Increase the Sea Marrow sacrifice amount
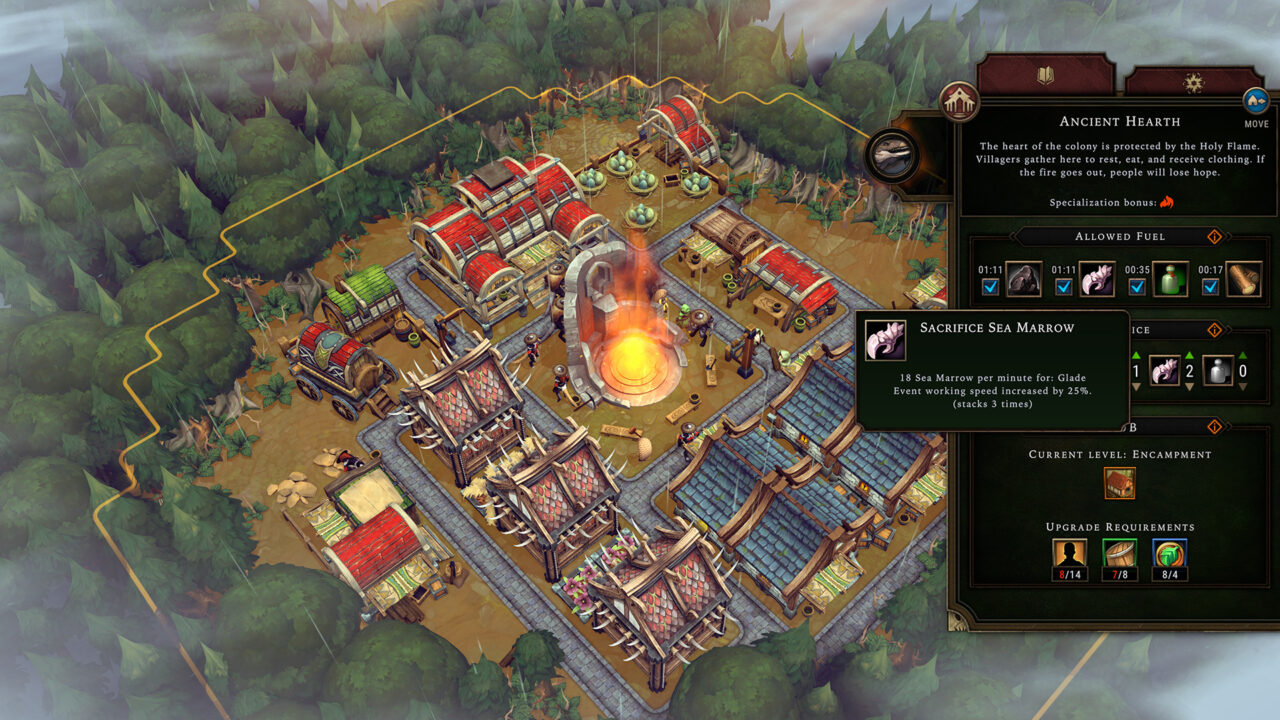This screenshot has height=720, width=1280. click(1189, 356)
